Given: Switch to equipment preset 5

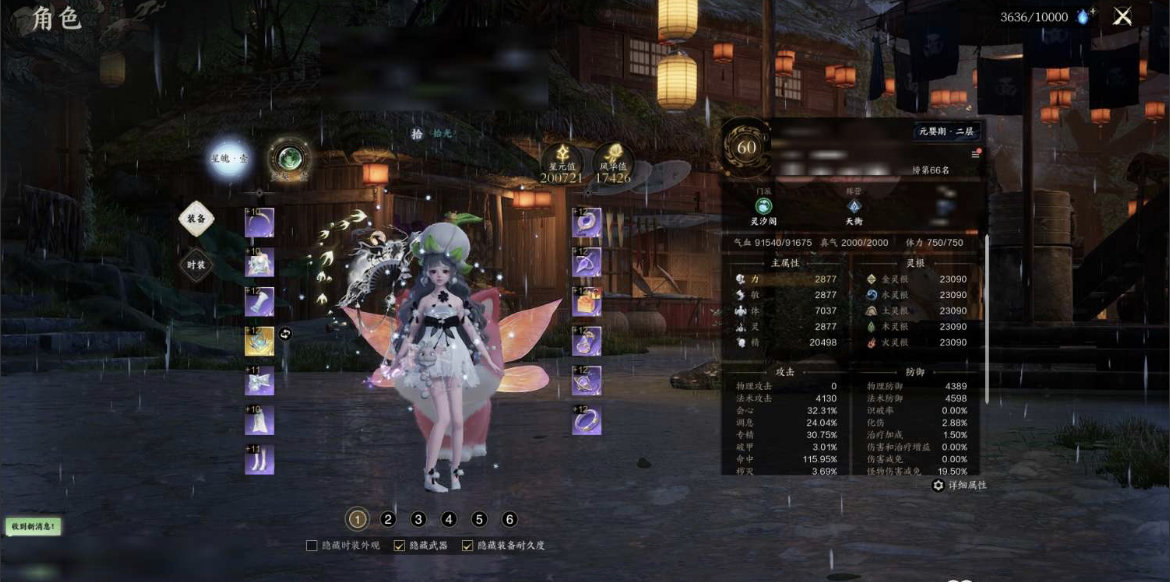Looking at the screenshot, I should click(x=479, y=519).
